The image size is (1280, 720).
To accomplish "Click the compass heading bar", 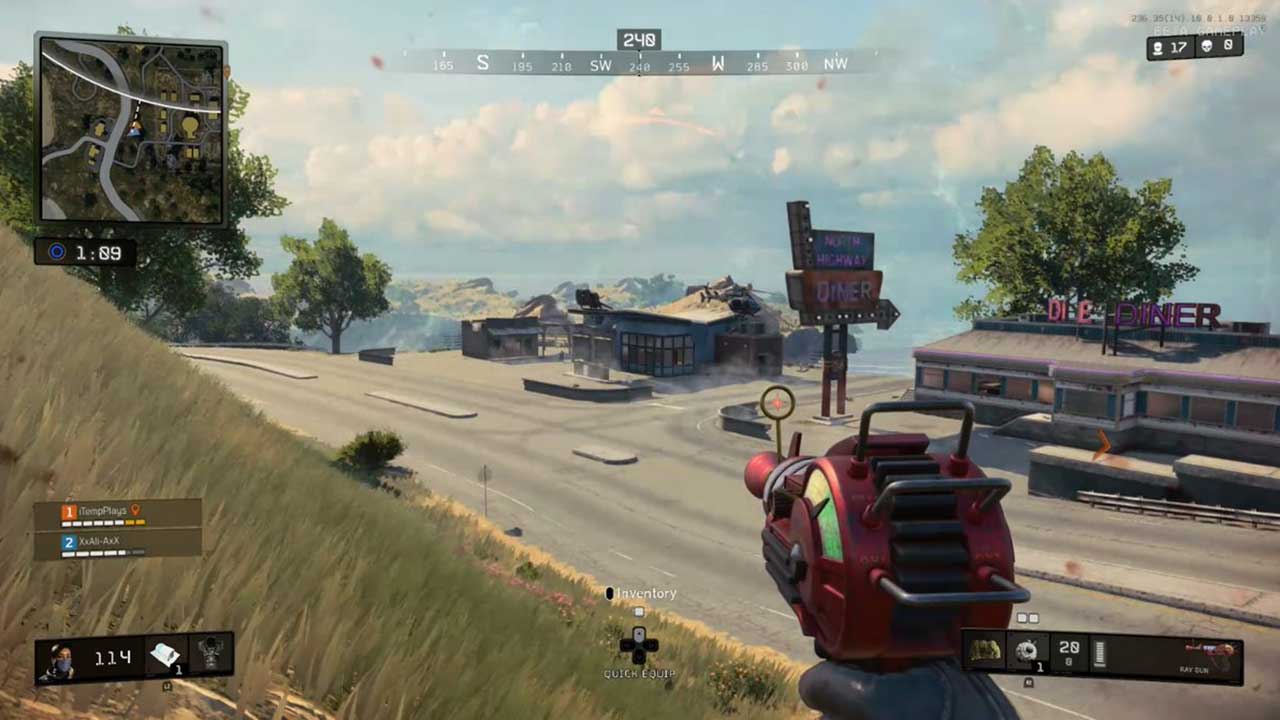I will pyautogui.click(x=639, y=62).
